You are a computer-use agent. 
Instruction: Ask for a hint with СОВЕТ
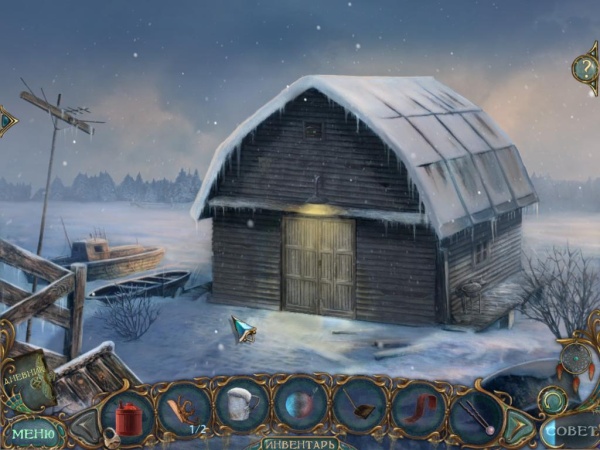tap(571, 432)
